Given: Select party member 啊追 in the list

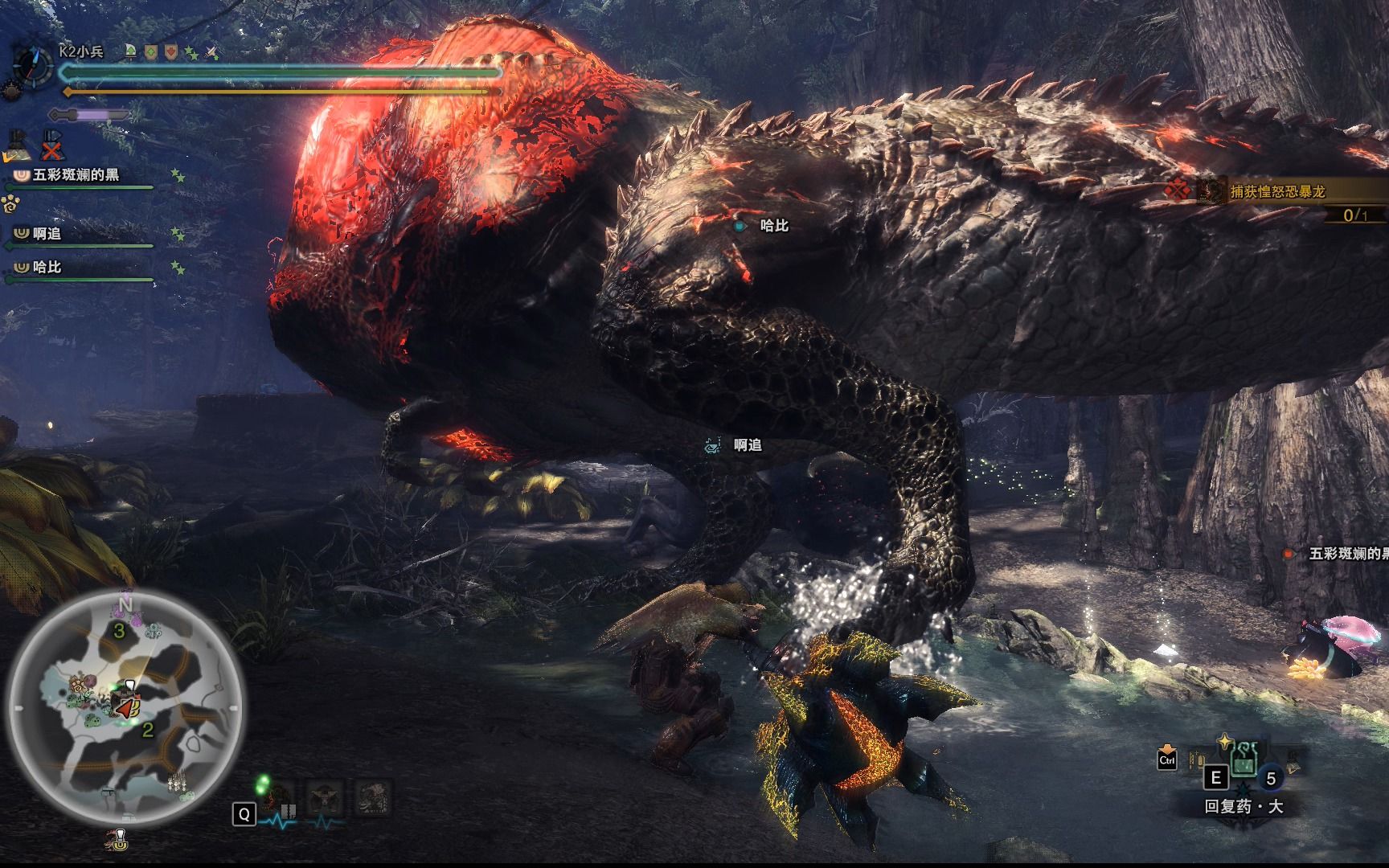Looking at the screenshot, I should 47,234.
